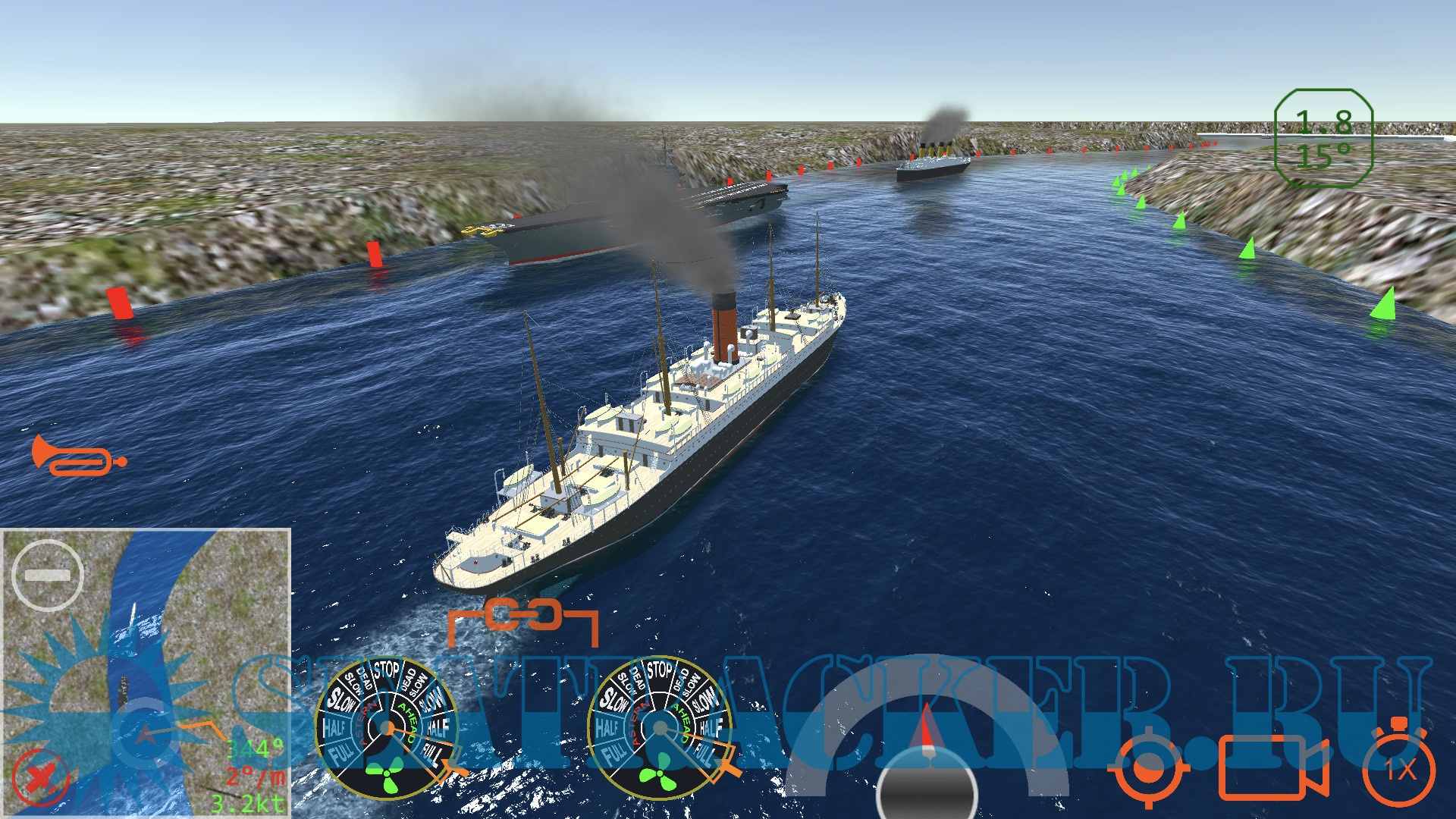Screen dimensions: 1456x819
Task: Toggle the orange chain link between engines
Action: pyautogui.click(x=523, y=615)
